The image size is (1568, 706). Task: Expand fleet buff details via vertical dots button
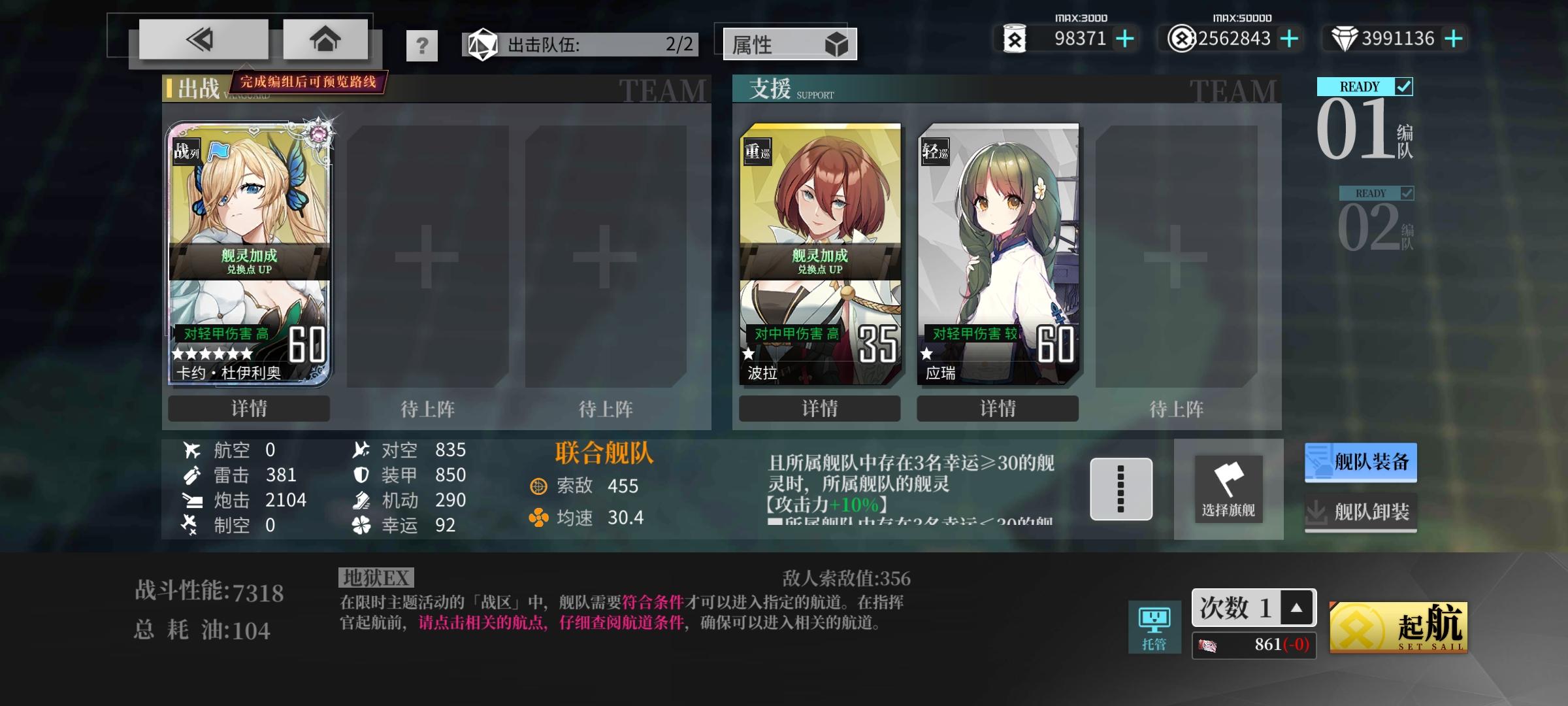(1121, 489)
